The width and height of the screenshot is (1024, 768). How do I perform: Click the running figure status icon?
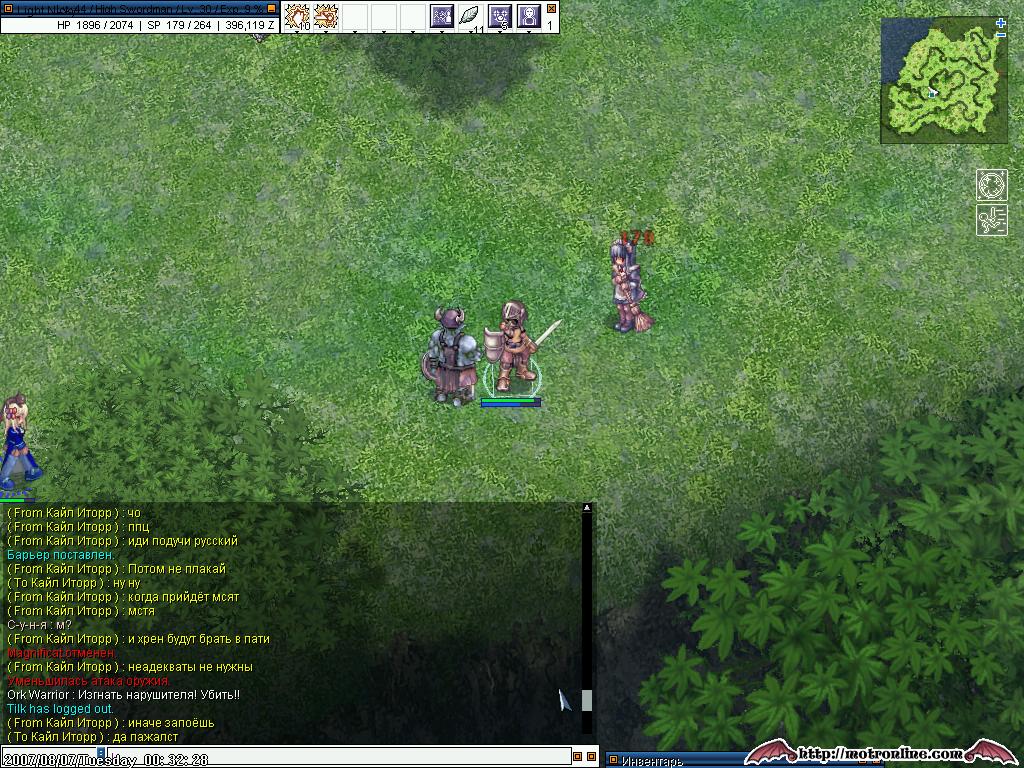coord(991,220)
